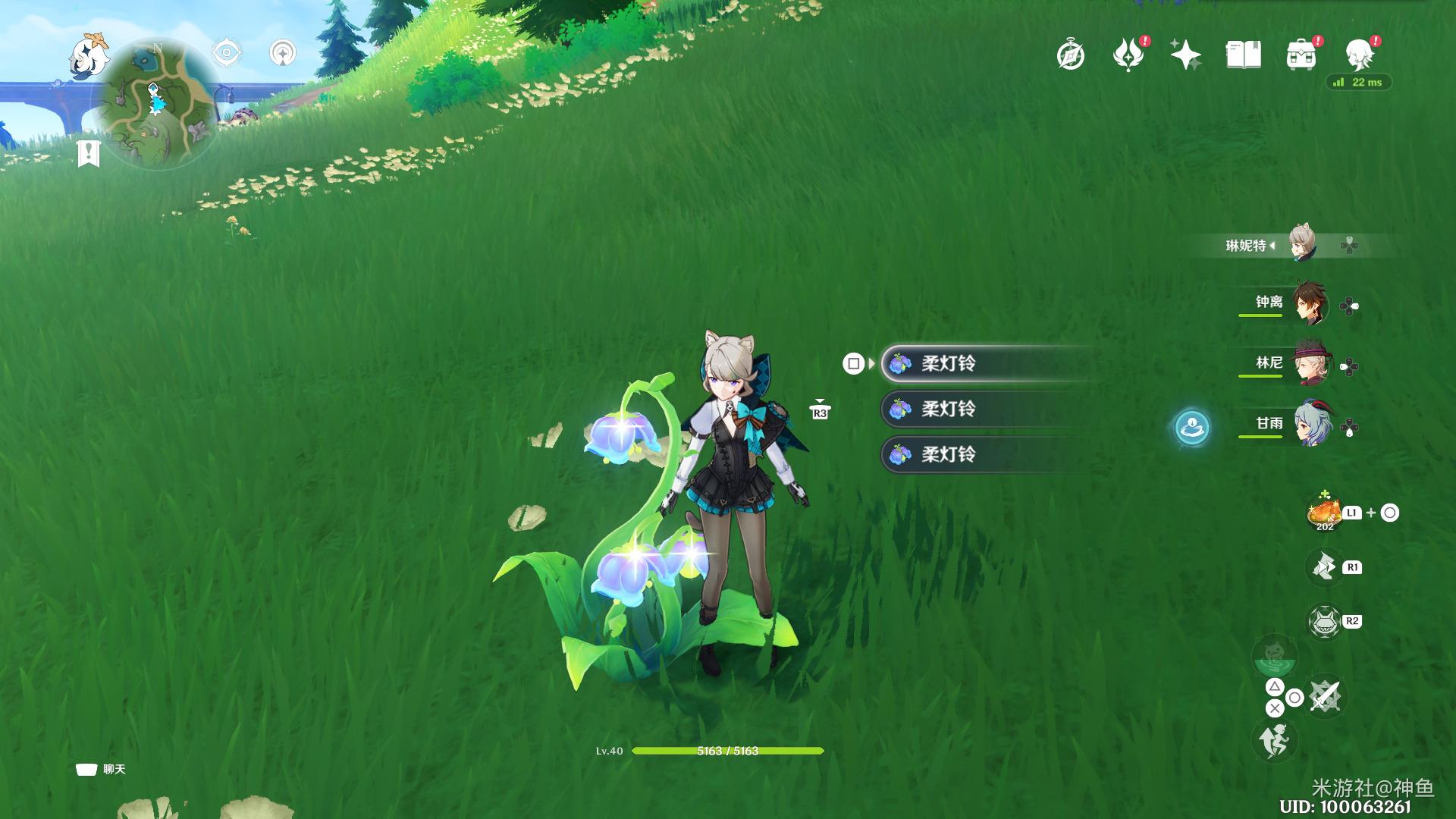Open the quest marker icon below the minimap
The image size is (1456, 819).
pyautogui.click(x=89, y=152)
